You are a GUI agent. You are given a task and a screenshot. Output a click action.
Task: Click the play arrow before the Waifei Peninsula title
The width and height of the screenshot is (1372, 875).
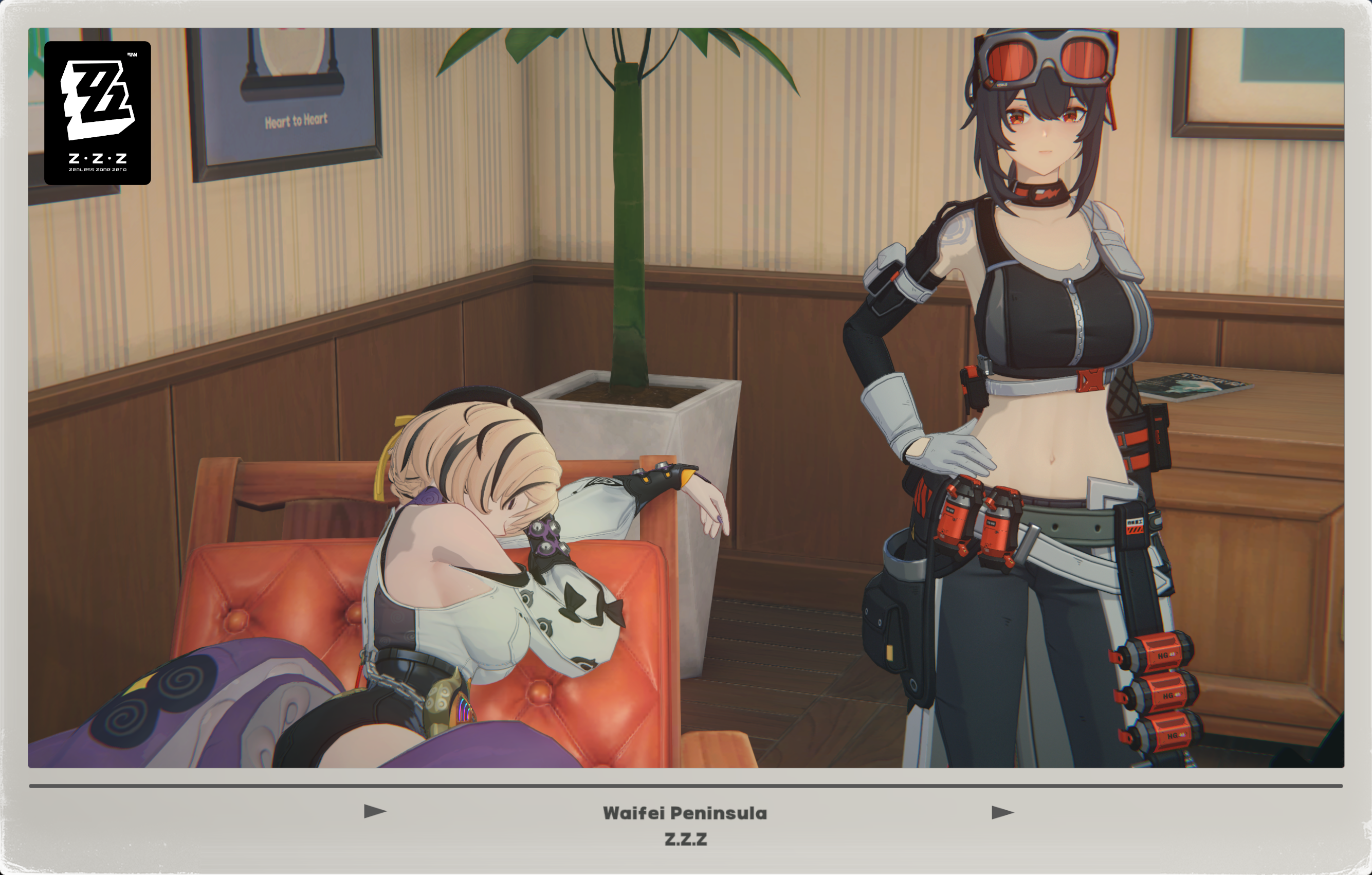[x=375, y=811]
